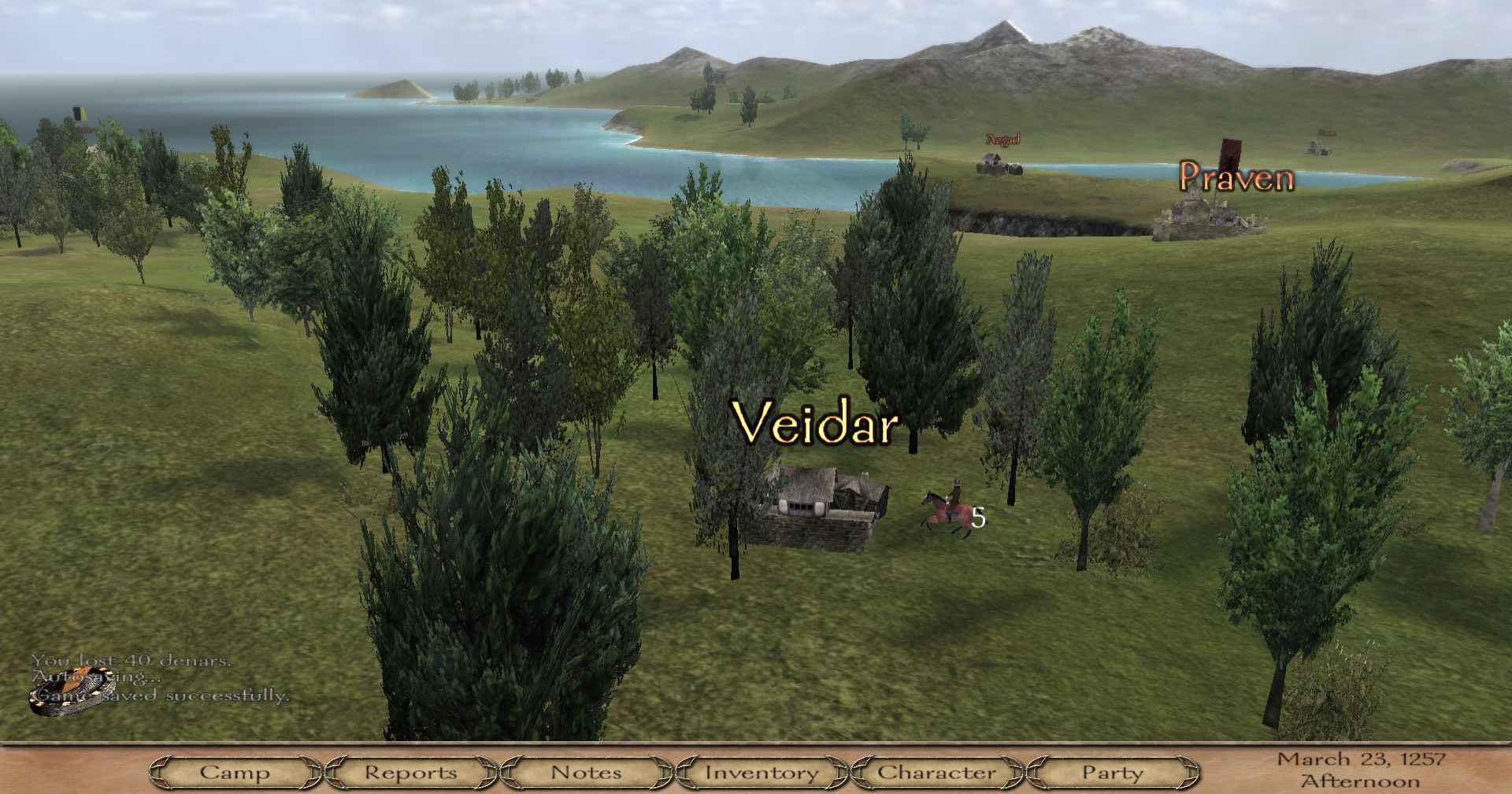1512x794 pixels.
Task: Show the Reports screen
Action: [x=410, y=773]
